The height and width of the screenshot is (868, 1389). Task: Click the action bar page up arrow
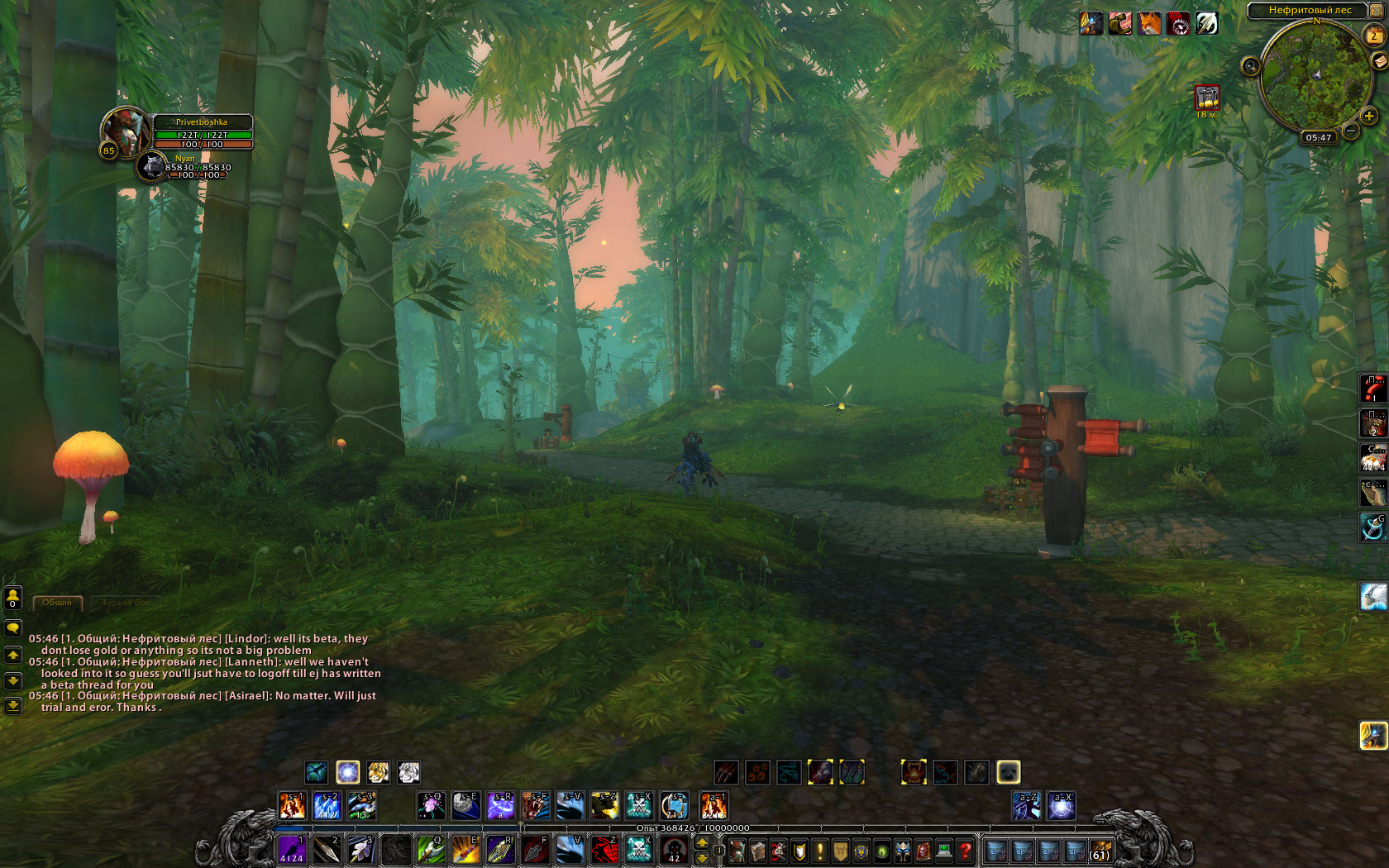702,842
